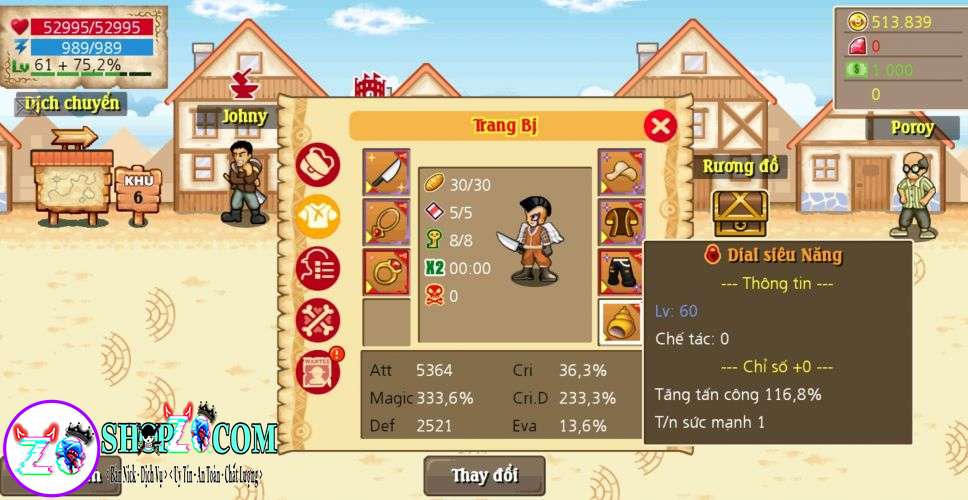Select the equipped hat slot
This screenshot has width=968, height=500.
621,172
